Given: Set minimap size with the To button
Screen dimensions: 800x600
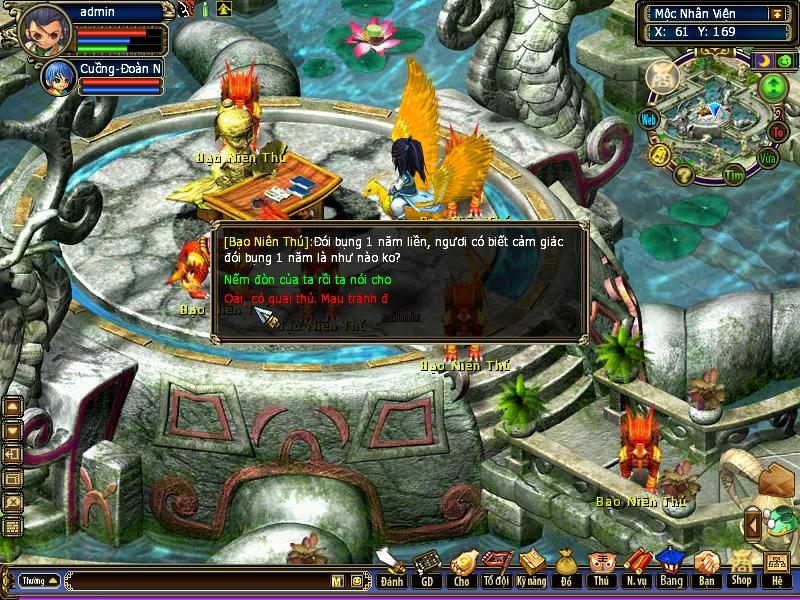Looking at the screenshot, I should click(778, 131).
